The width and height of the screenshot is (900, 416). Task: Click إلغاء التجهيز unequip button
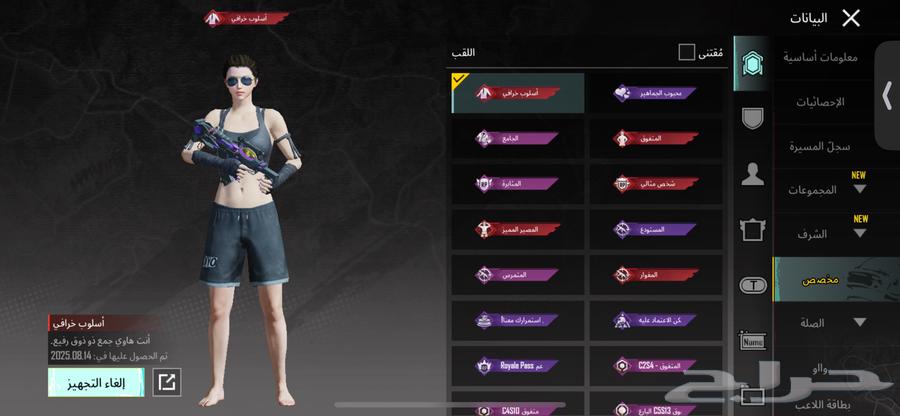point(96,381)
